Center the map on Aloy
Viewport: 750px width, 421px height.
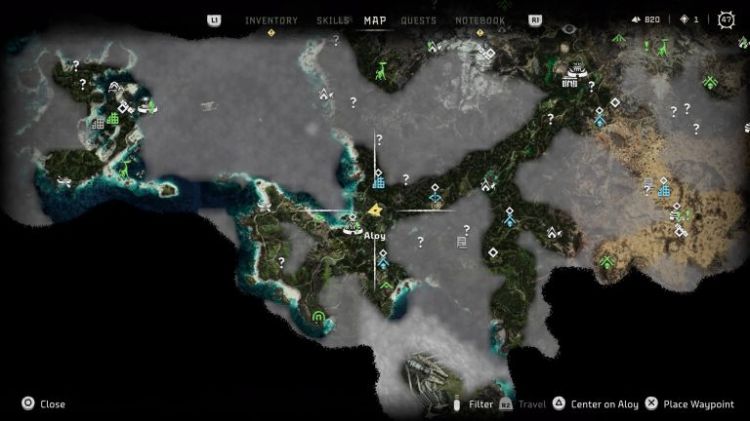pos(603,404)
